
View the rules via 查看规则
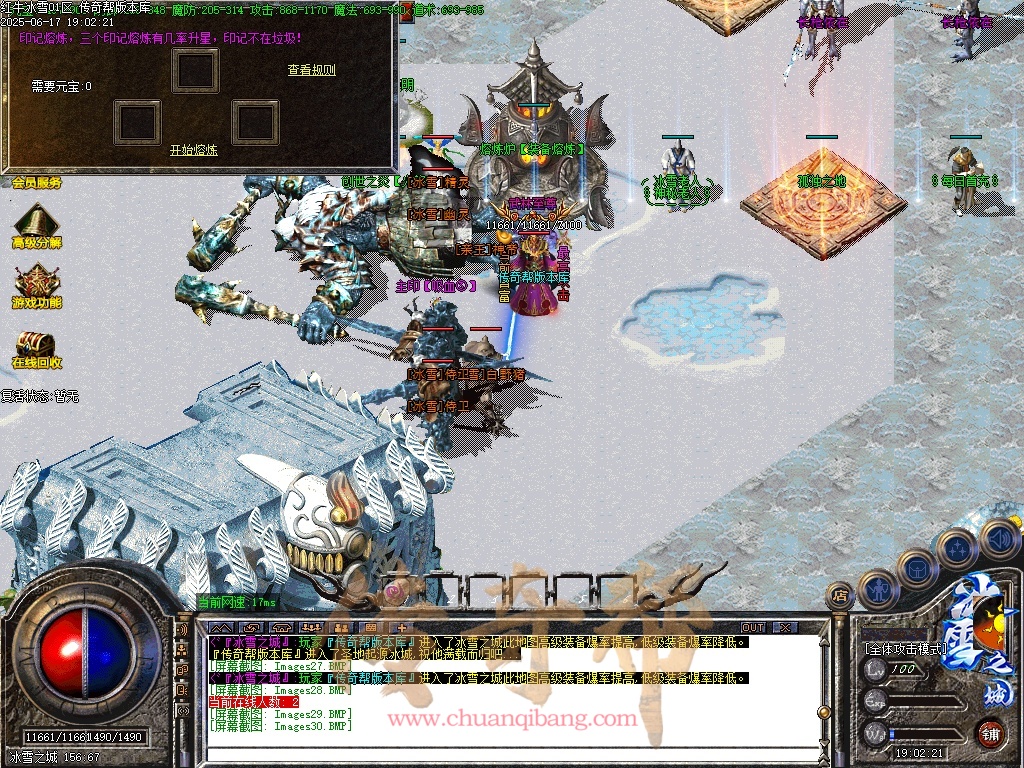click(x=311, y=70)
